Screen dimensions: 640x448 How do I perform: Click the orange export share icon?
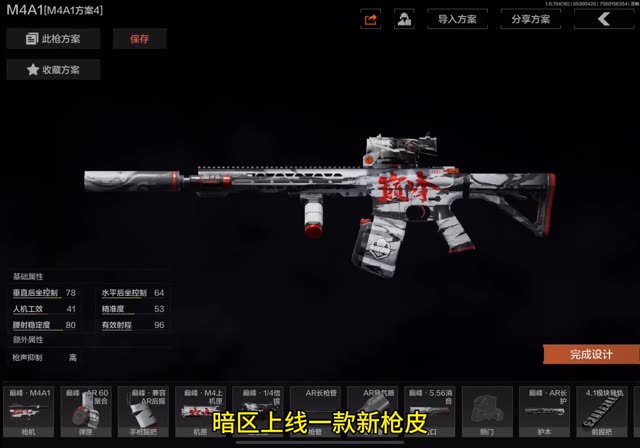[x=371, y=19]
